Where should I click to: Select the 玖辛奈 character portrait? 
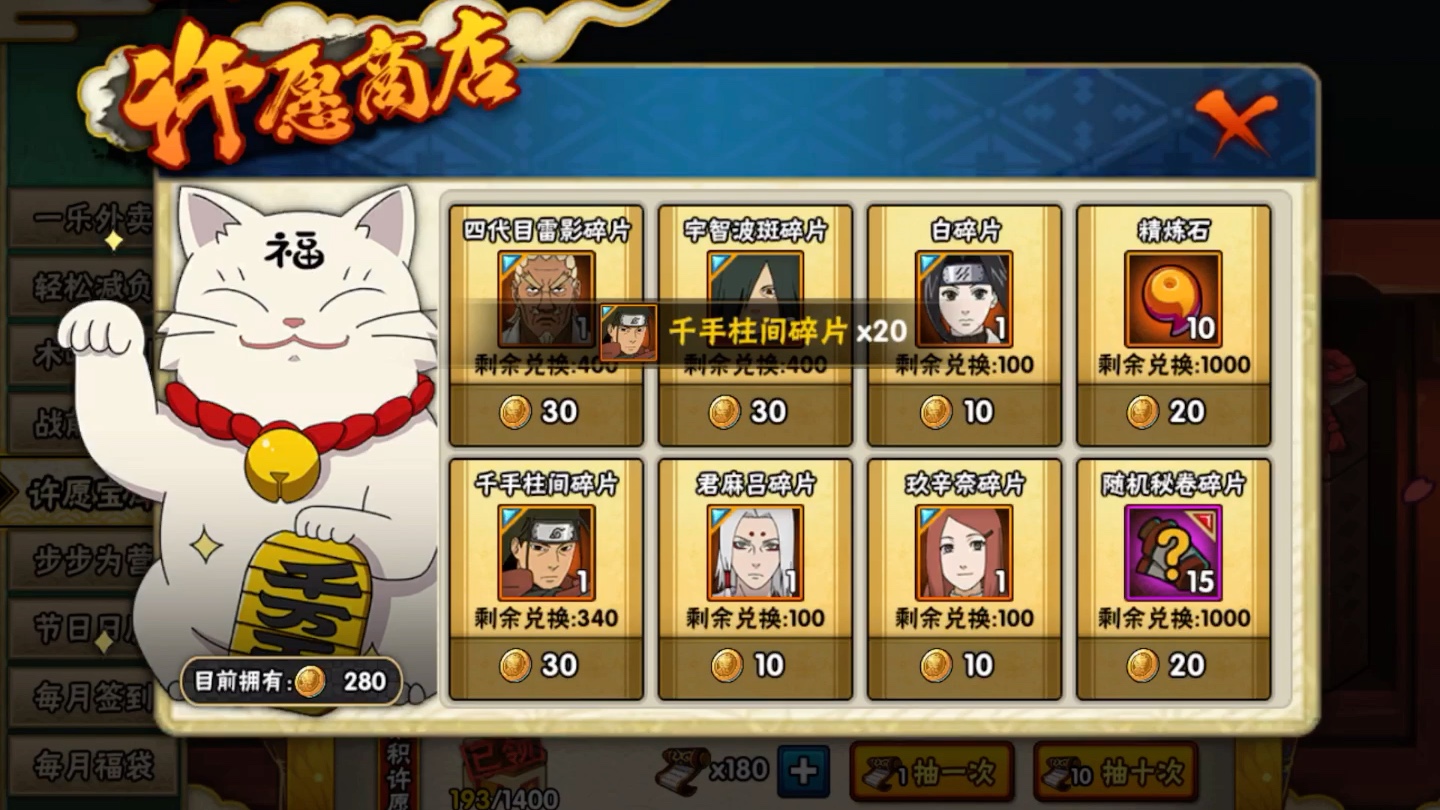(963, 553)
